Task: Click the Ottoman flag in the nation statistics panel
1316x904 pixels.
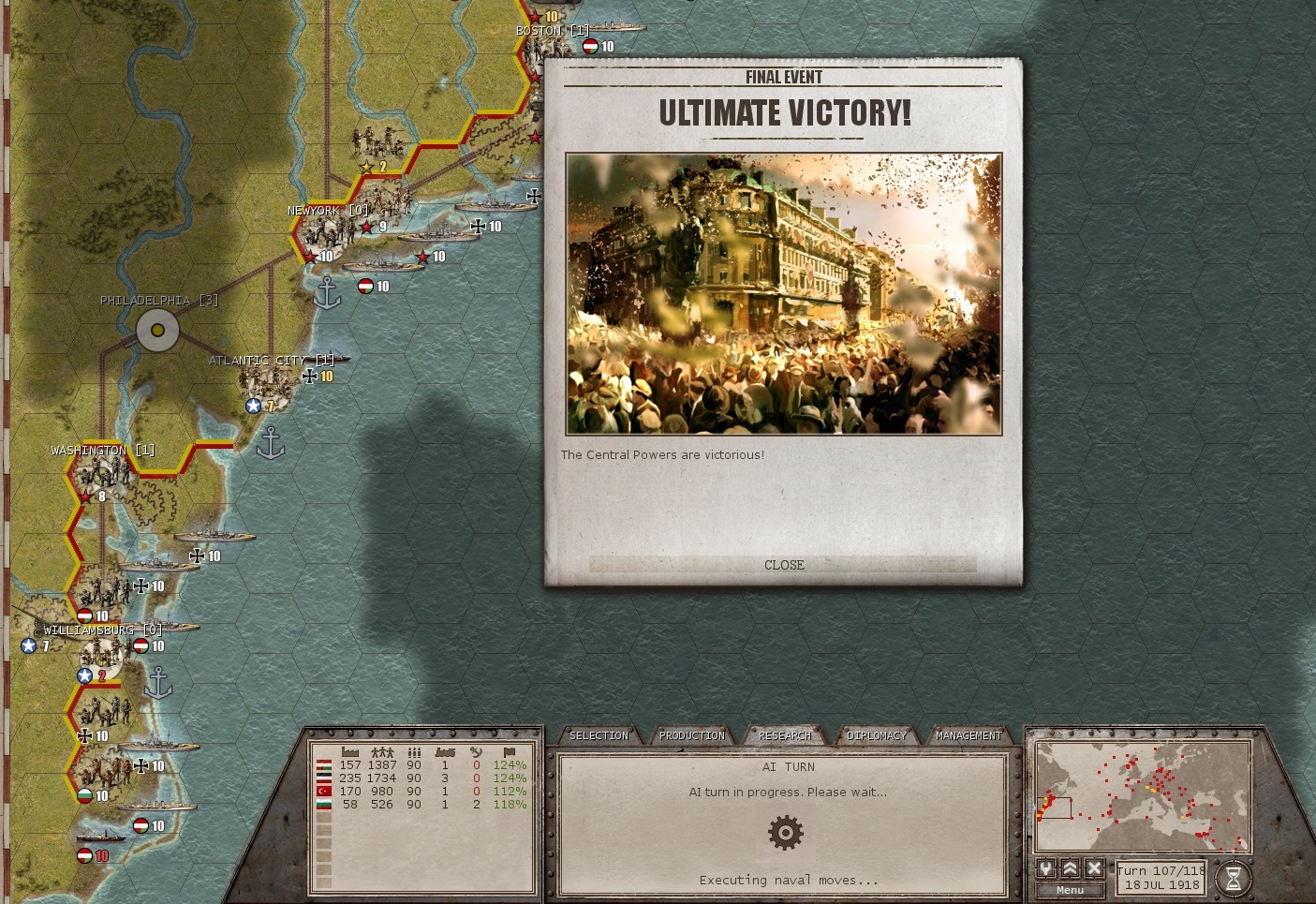Action: (x=324, y=791)
